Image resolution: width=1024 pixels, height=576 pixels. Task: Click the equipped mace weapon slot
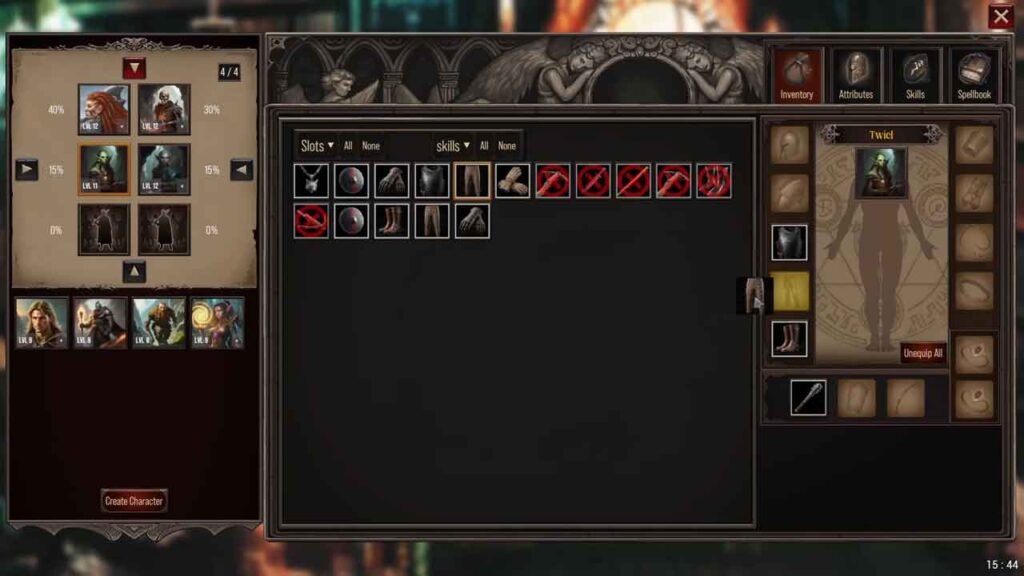point(808,397)
